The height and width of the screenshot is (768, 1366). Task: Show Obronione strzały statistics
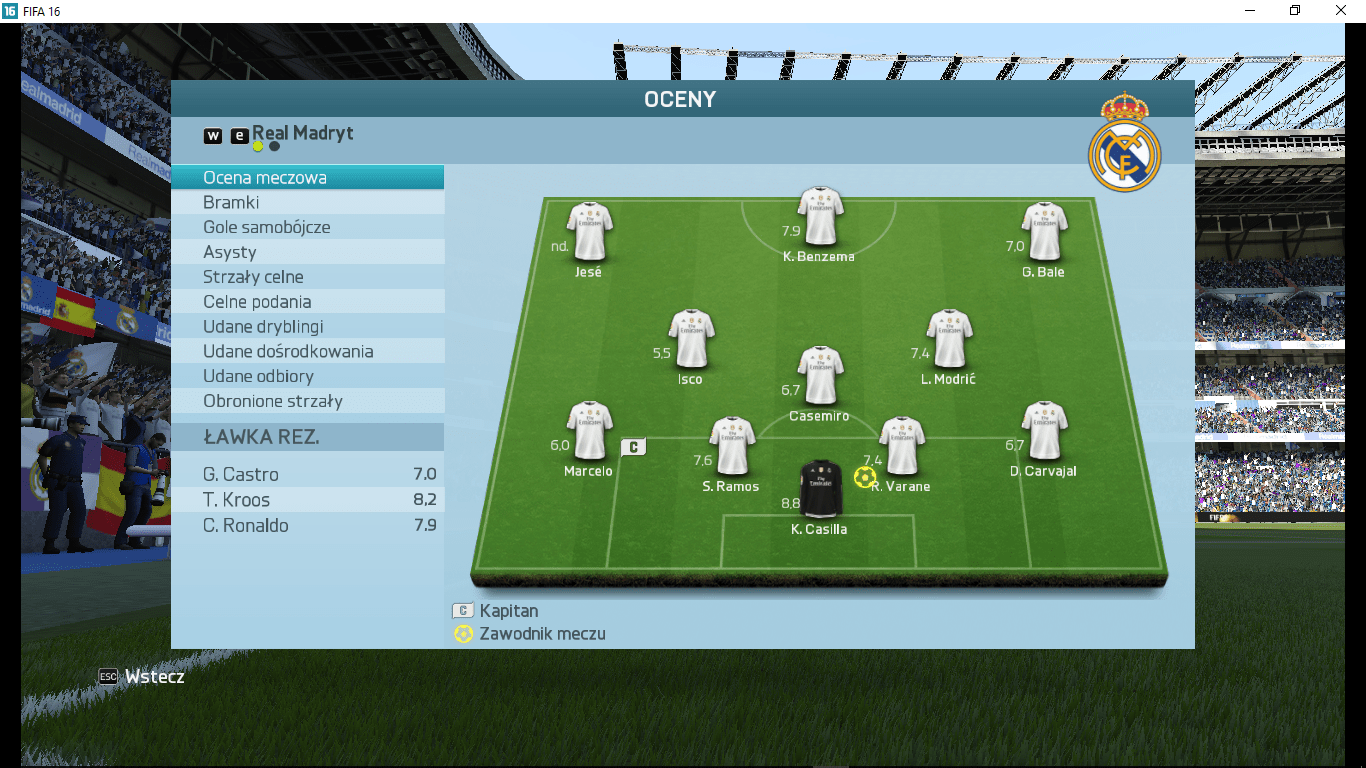pyautogui.click(x=307, y=401)
